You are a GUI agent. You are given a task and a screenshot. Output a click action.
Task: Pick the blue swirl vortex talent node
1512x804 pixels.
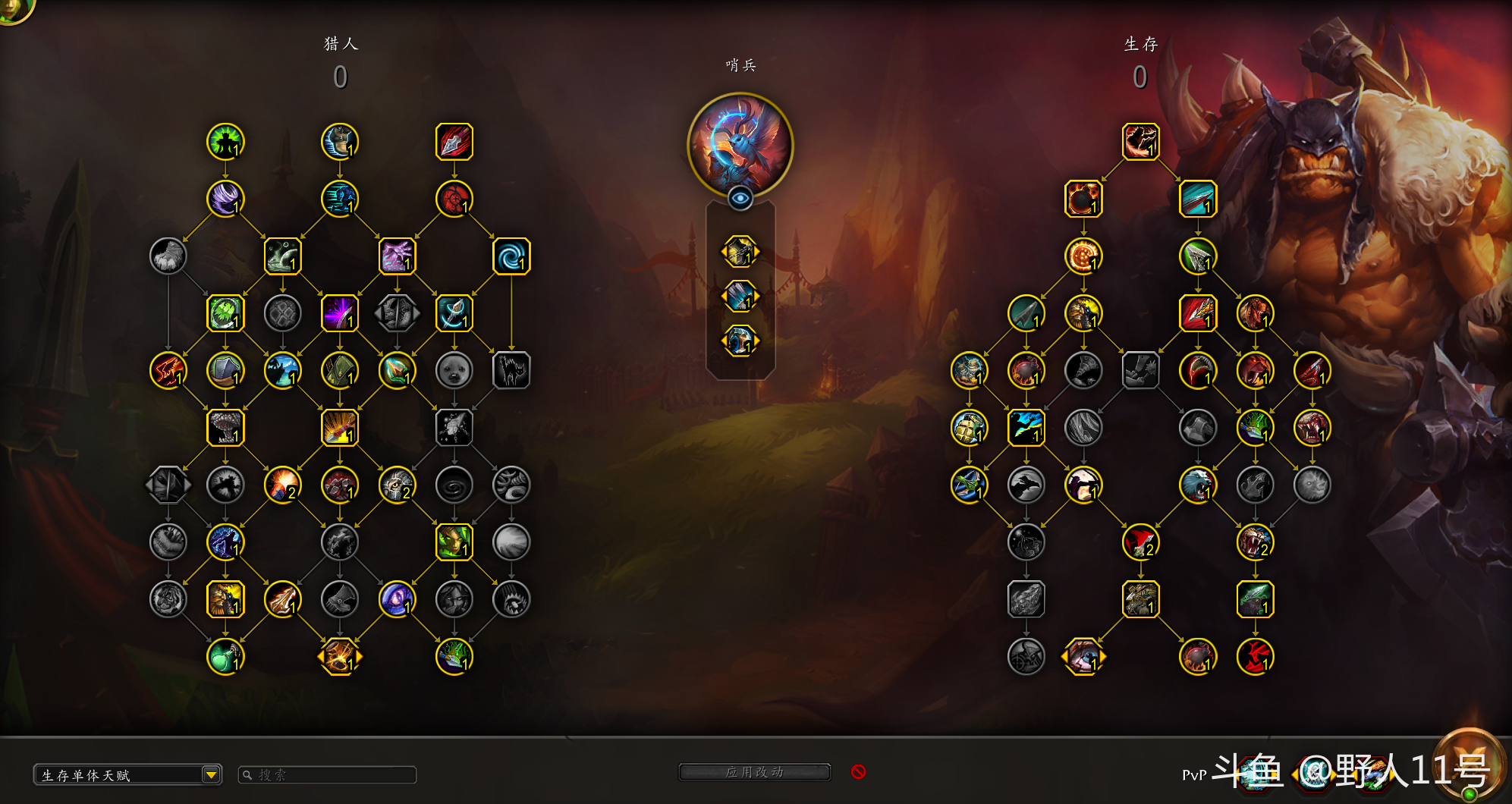tap(511, 256)
